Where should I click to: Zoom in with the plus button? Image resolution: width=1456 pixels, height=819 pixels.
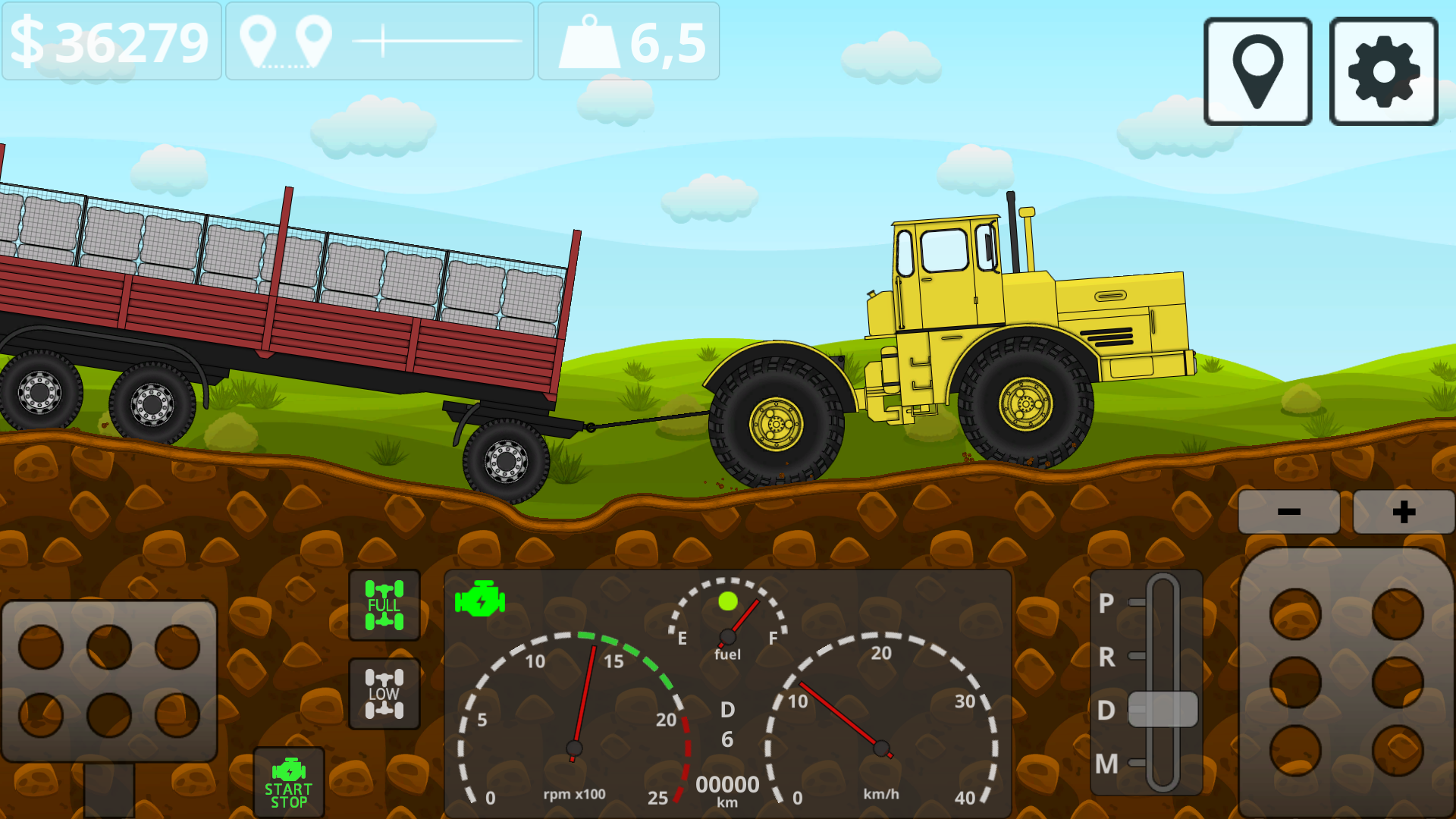pyautogui.click(x=1404, y=510)
